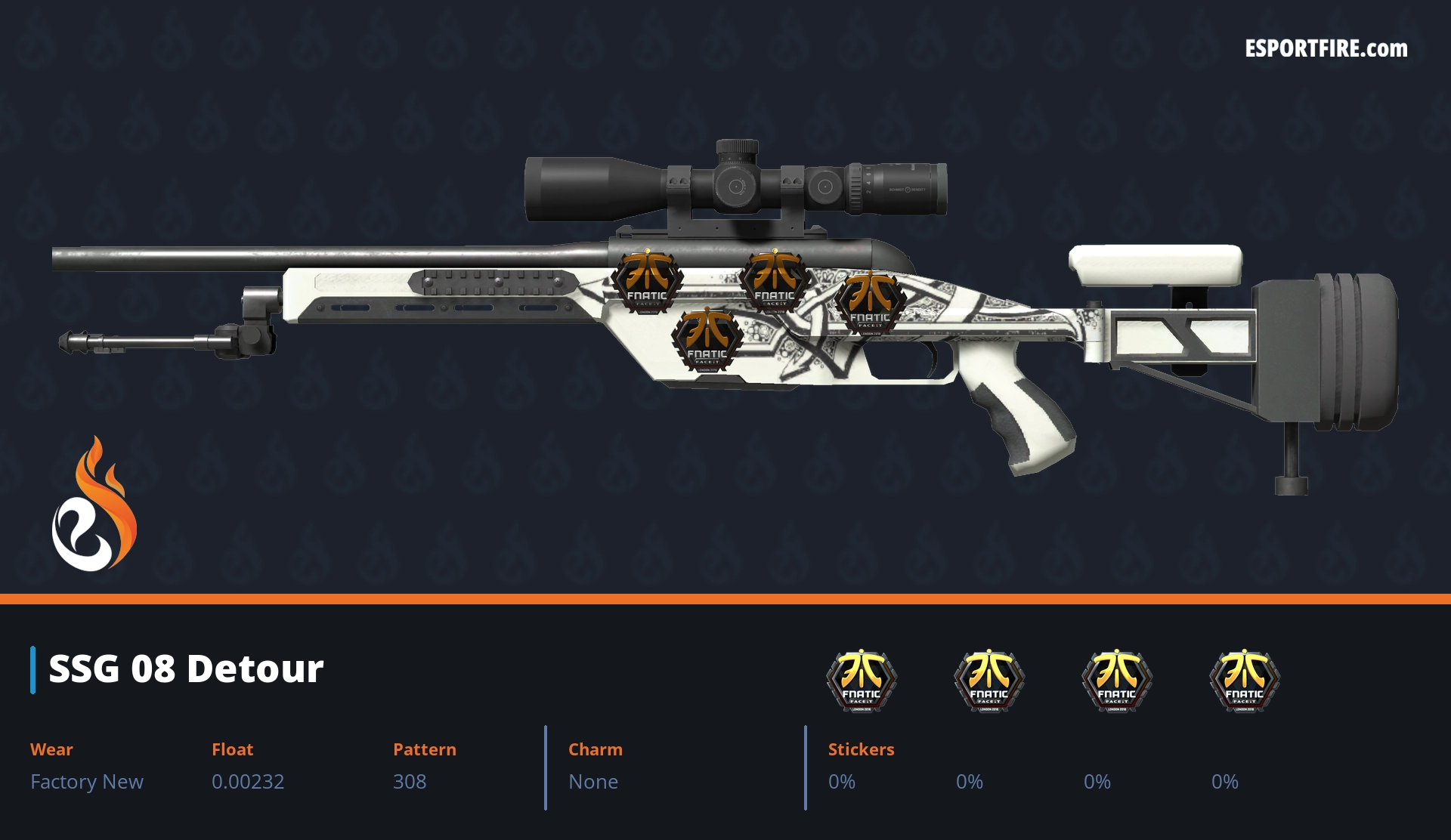Click the orange flame logo
Image resolution: width=1451 pixels, height=840 pixels.
pos(94,505)
